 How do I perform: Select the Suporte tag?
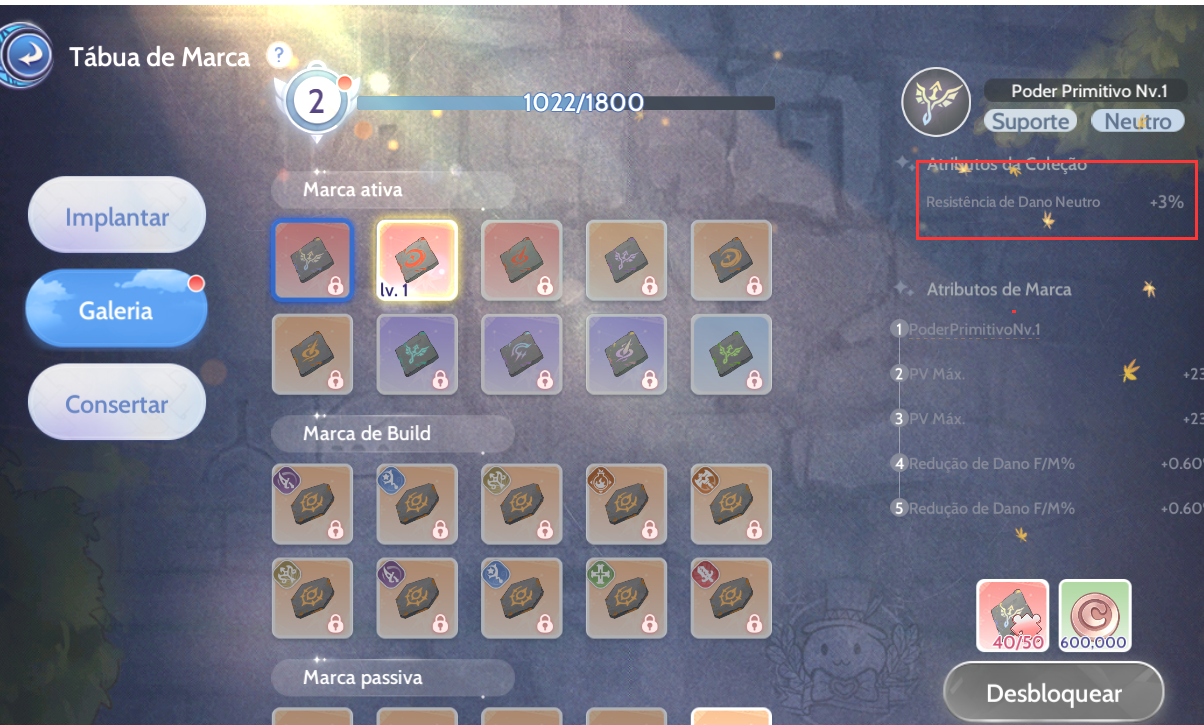click(x=1031, y=121)
